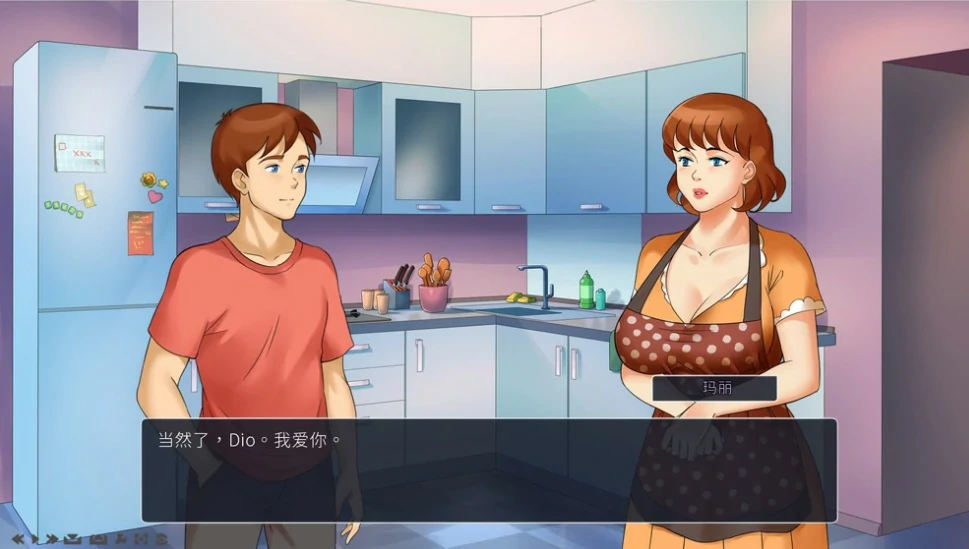Advance the dialogue by clicking the text box

pos(488,470)
